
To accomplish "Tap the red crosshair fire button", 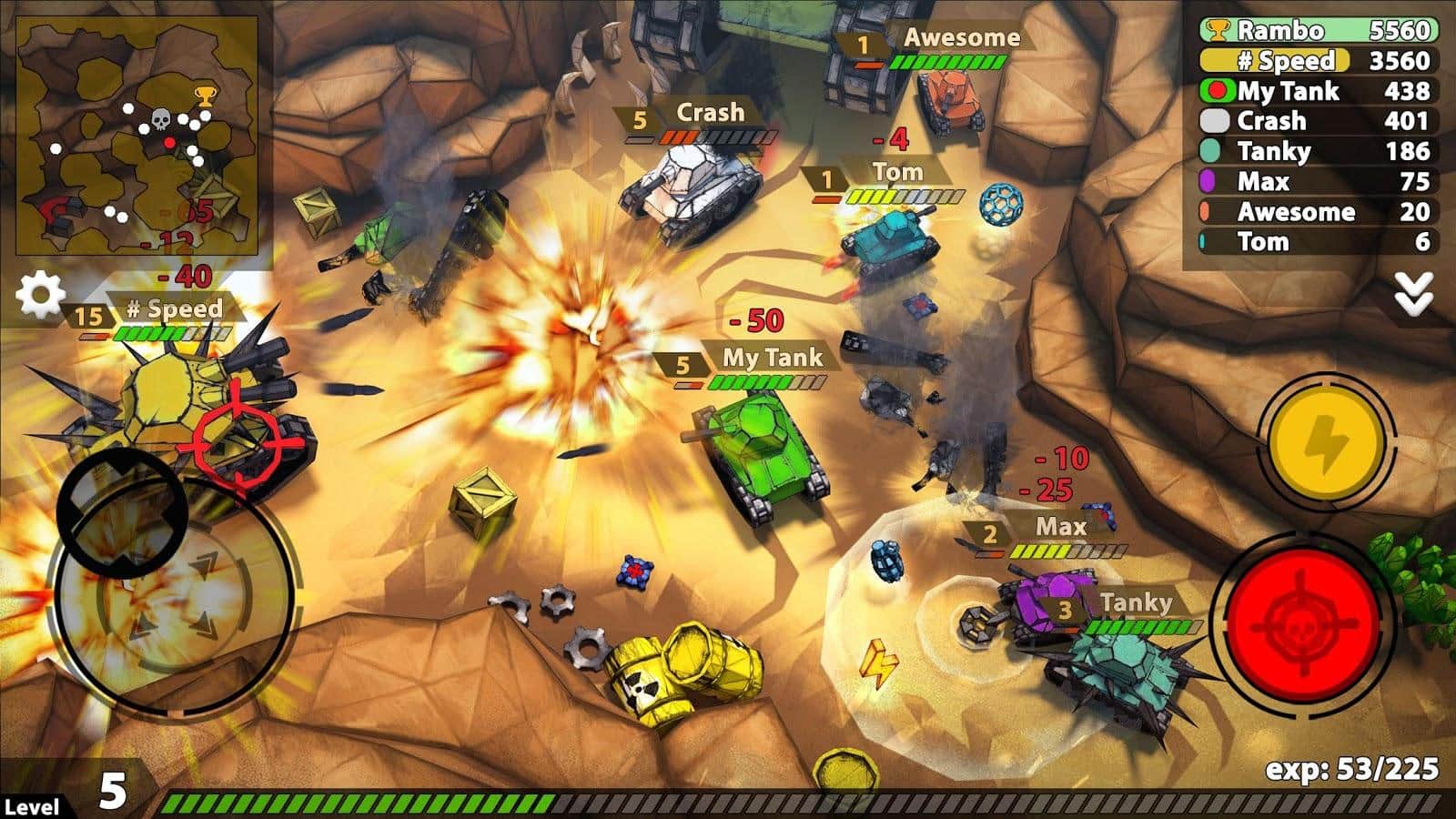I will (1302, 621).
